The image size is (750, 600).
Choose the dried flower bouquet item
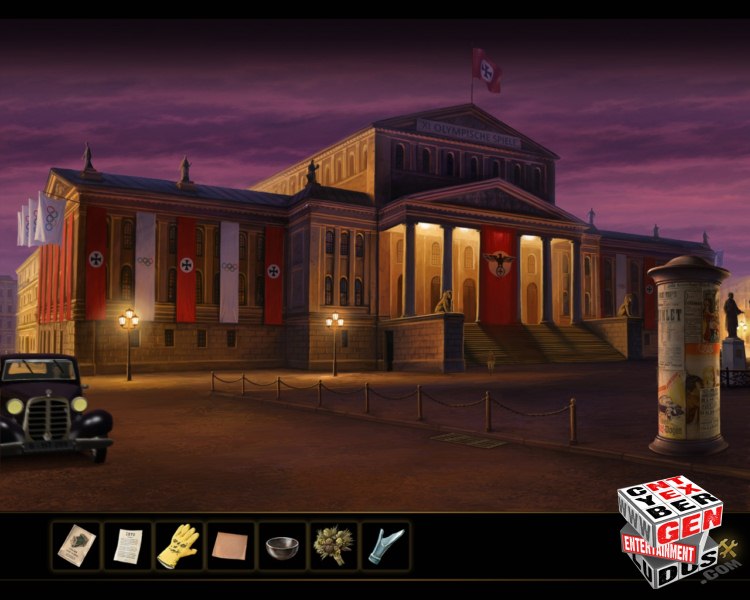point(333,546)
